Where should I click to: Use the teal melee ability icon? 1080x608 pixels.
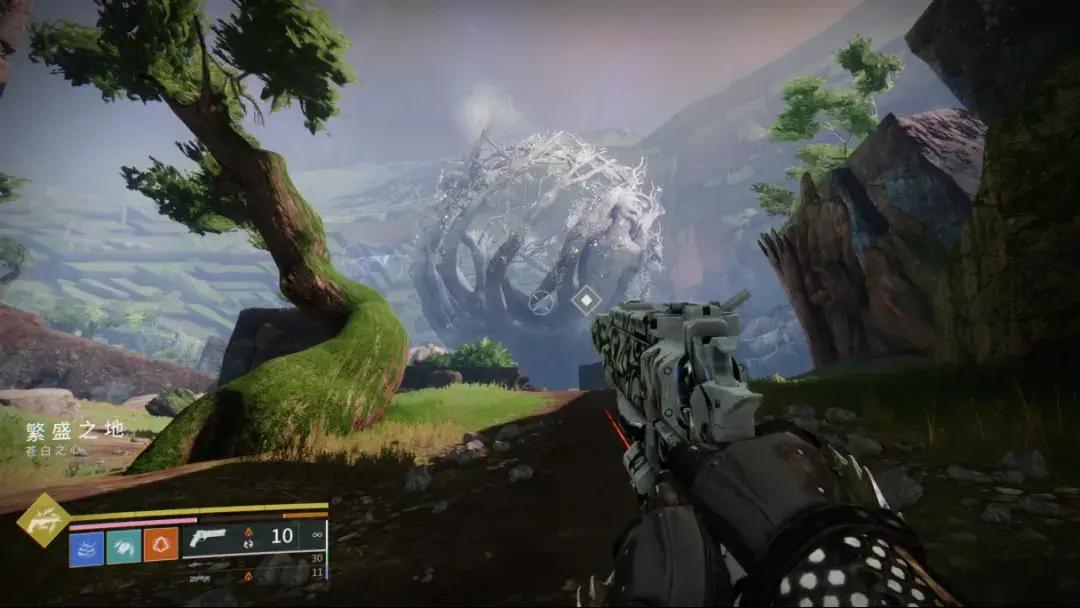click(123, 546)
